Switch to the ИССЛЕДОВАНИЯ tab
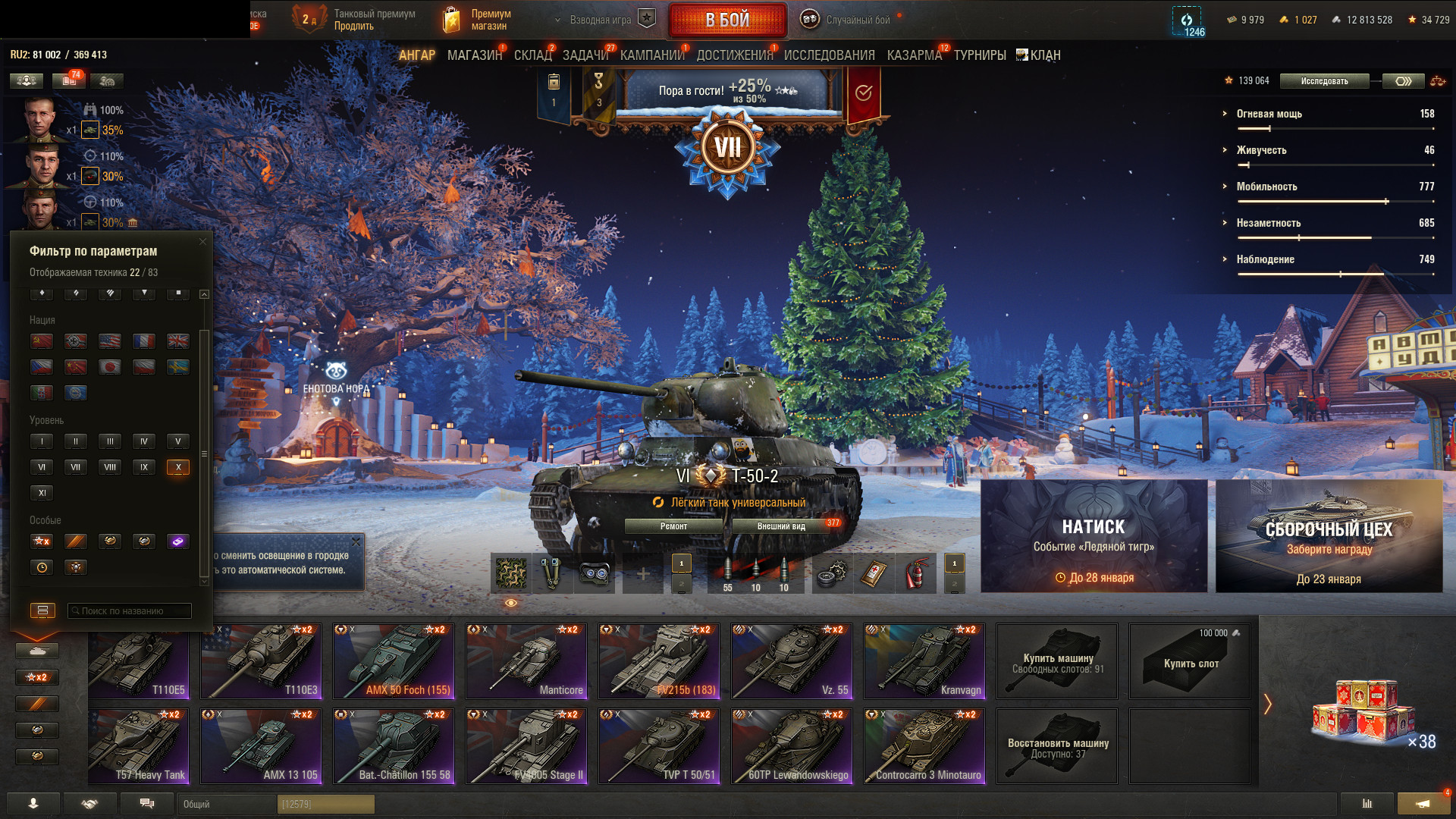Image resolution: width=1456 pixels, height=819 pixels. [829, 55]
